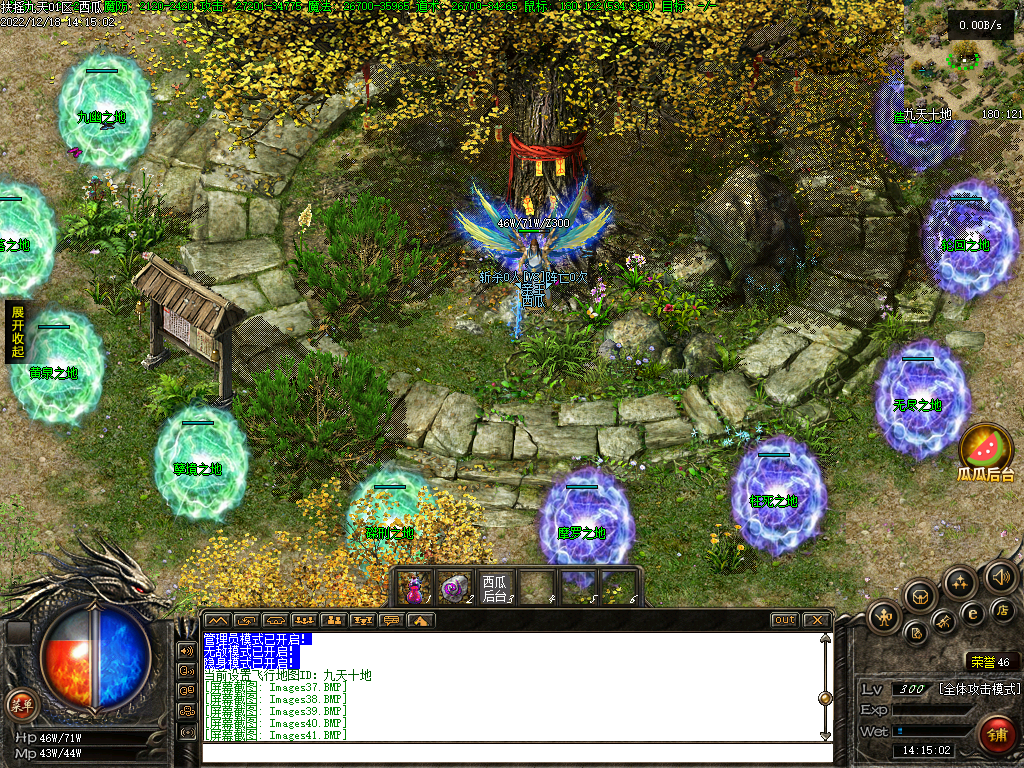The height and width of the screenshot is (768, 1024).
Task: Close the chat panel with X
Action: [x=817, y=620]
